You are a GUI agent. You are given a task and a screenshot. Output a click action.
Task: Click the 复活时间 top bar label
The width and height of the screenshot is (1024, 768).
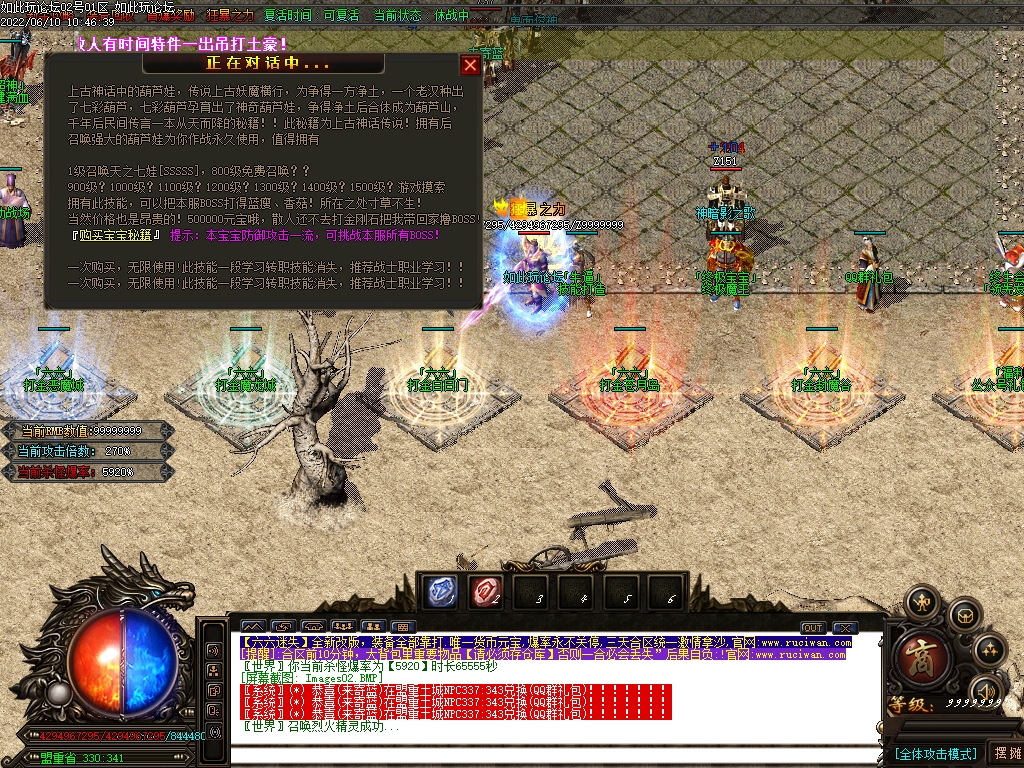(288, 16)
